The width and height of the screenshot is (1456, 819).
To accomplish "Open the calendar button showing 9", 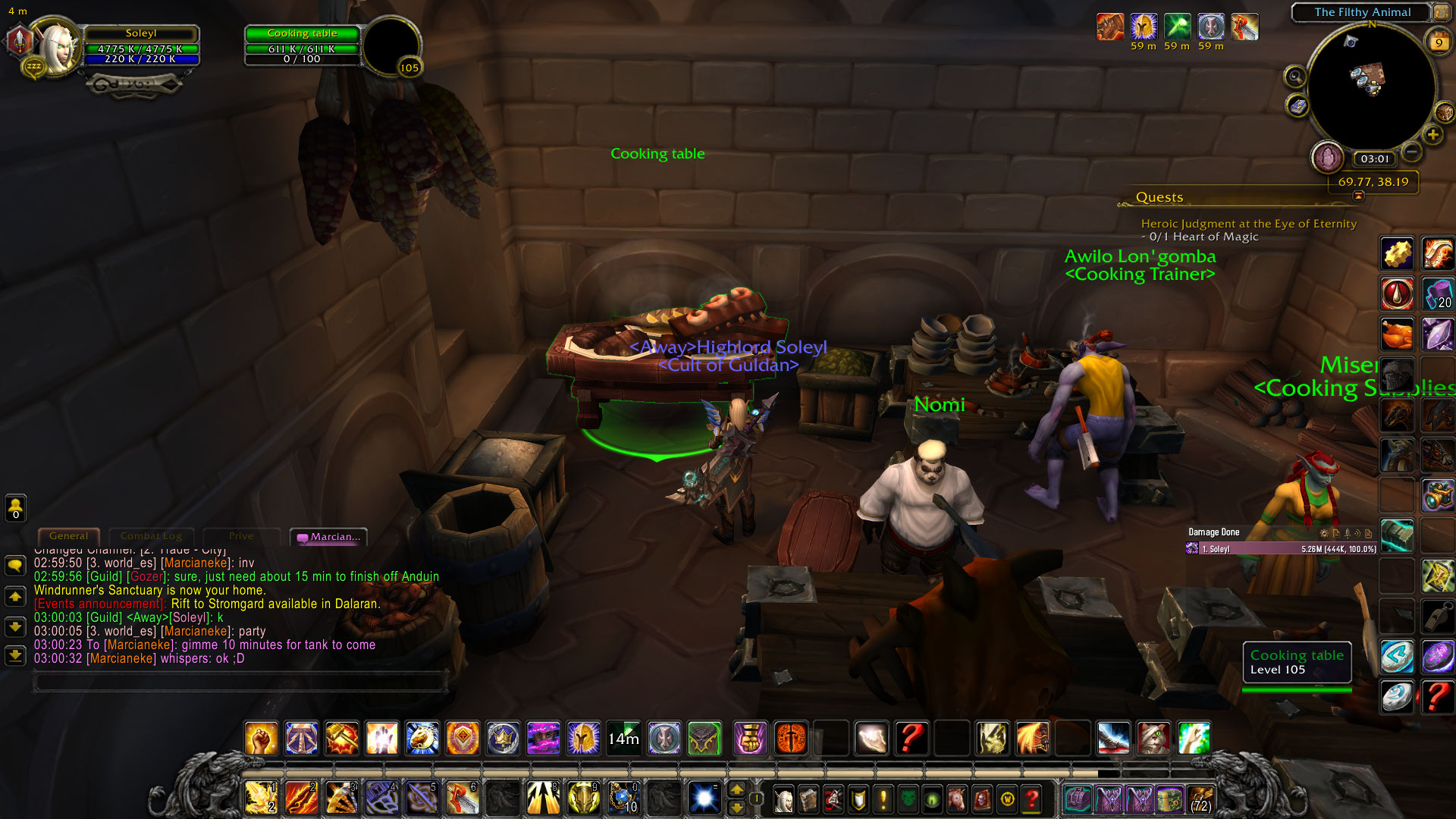I will tap(1438, 43).
